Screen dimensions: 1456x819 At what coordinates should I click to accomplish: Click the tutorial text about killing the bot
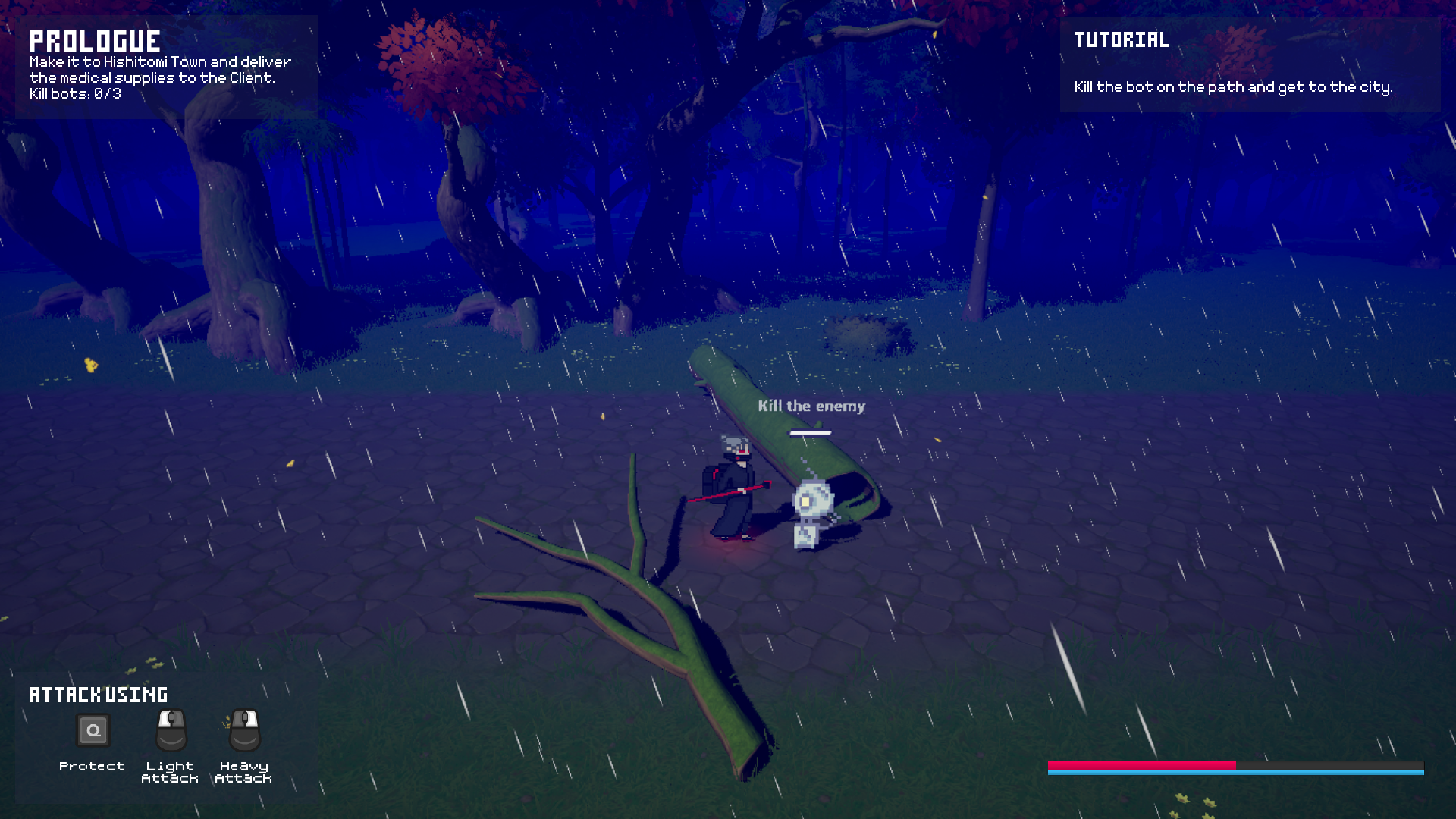pos(1232,87)
